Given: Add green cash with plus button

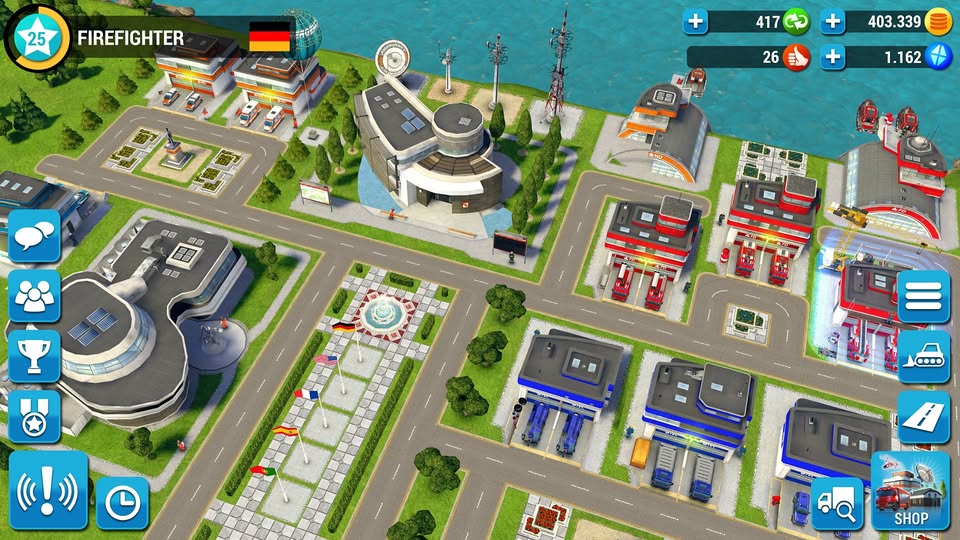Looking at the screenshot, I should coord(696,21).
